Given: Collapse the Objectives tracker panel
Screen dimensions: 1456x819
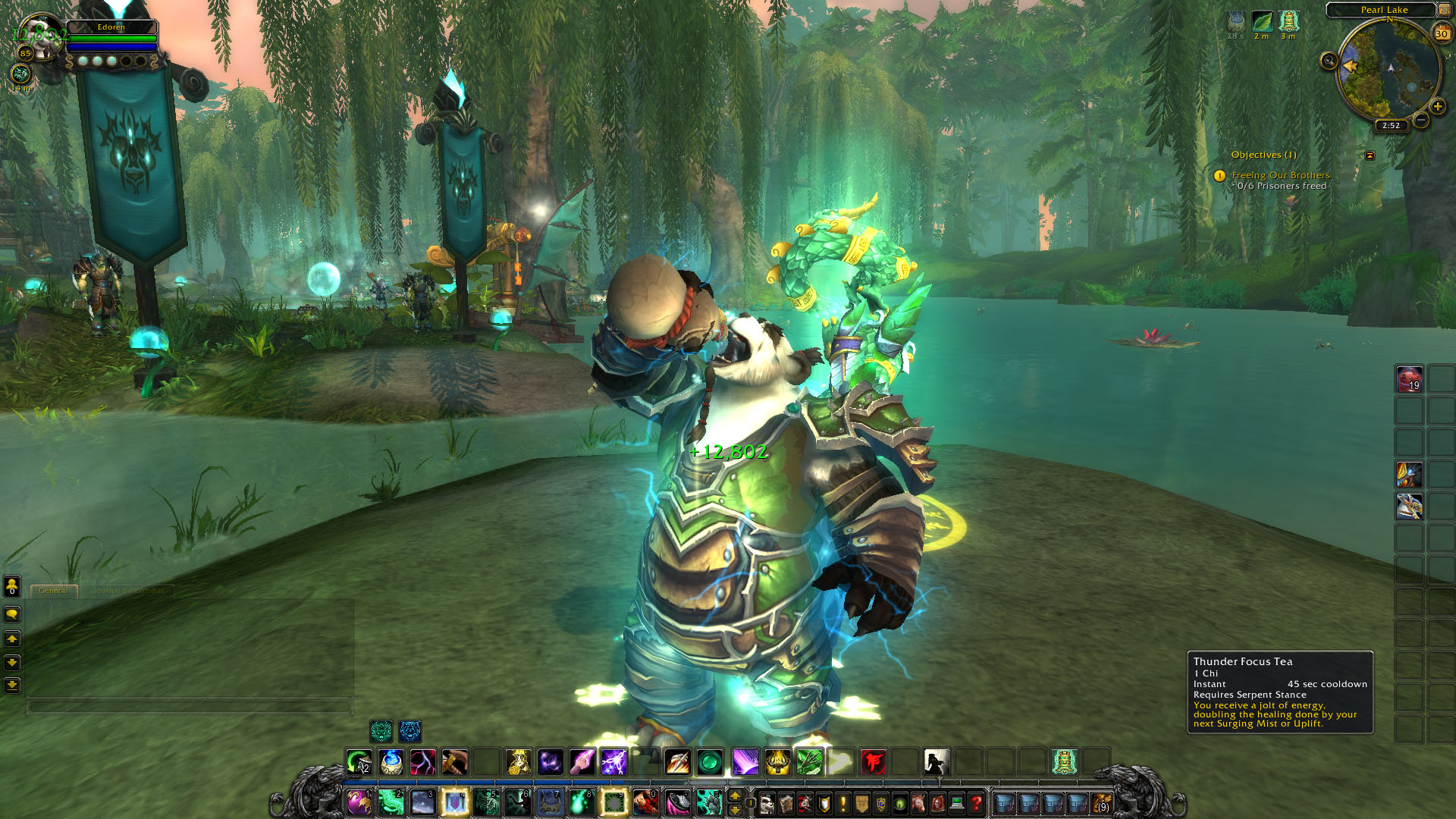Looking at the screenshot, I should coord(1370,155).
